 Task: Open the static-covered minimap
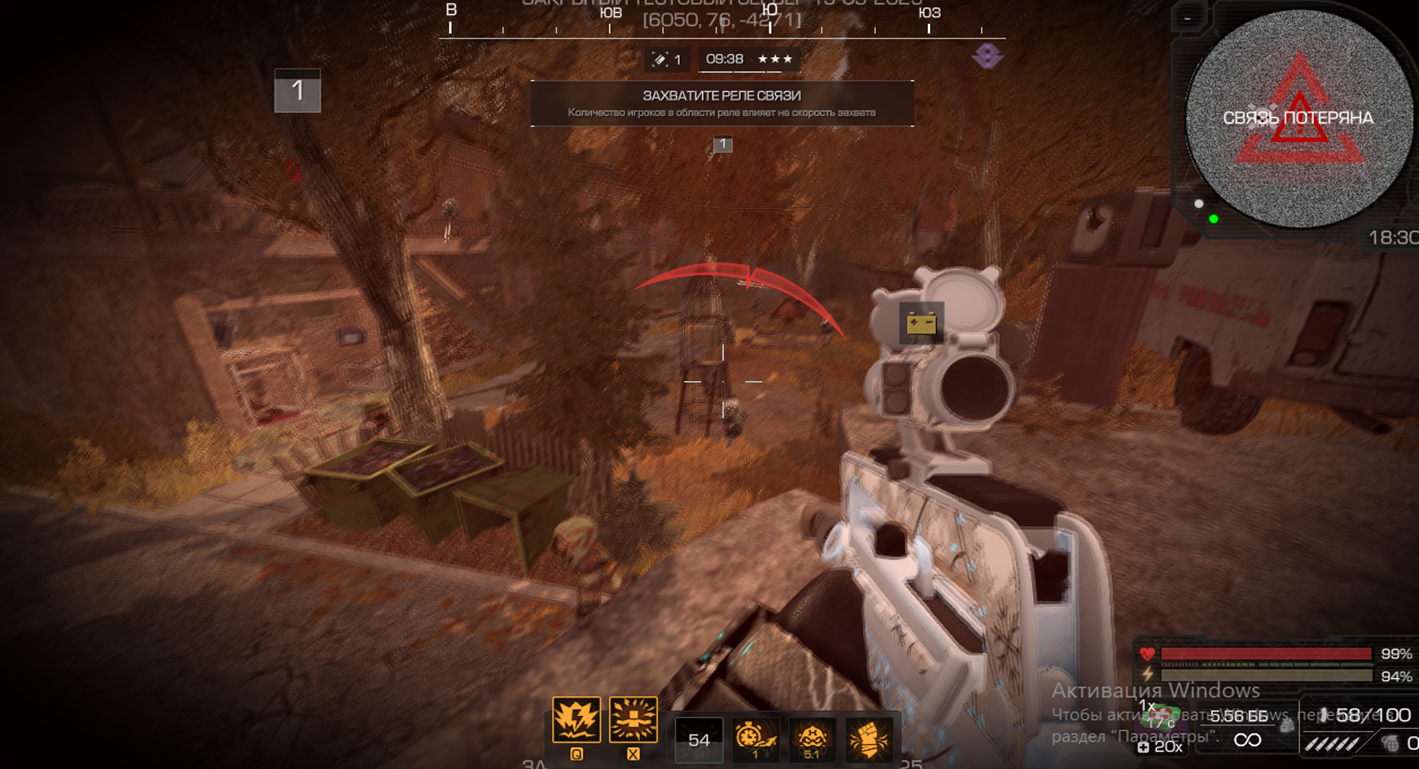(x=1297, y=118)
